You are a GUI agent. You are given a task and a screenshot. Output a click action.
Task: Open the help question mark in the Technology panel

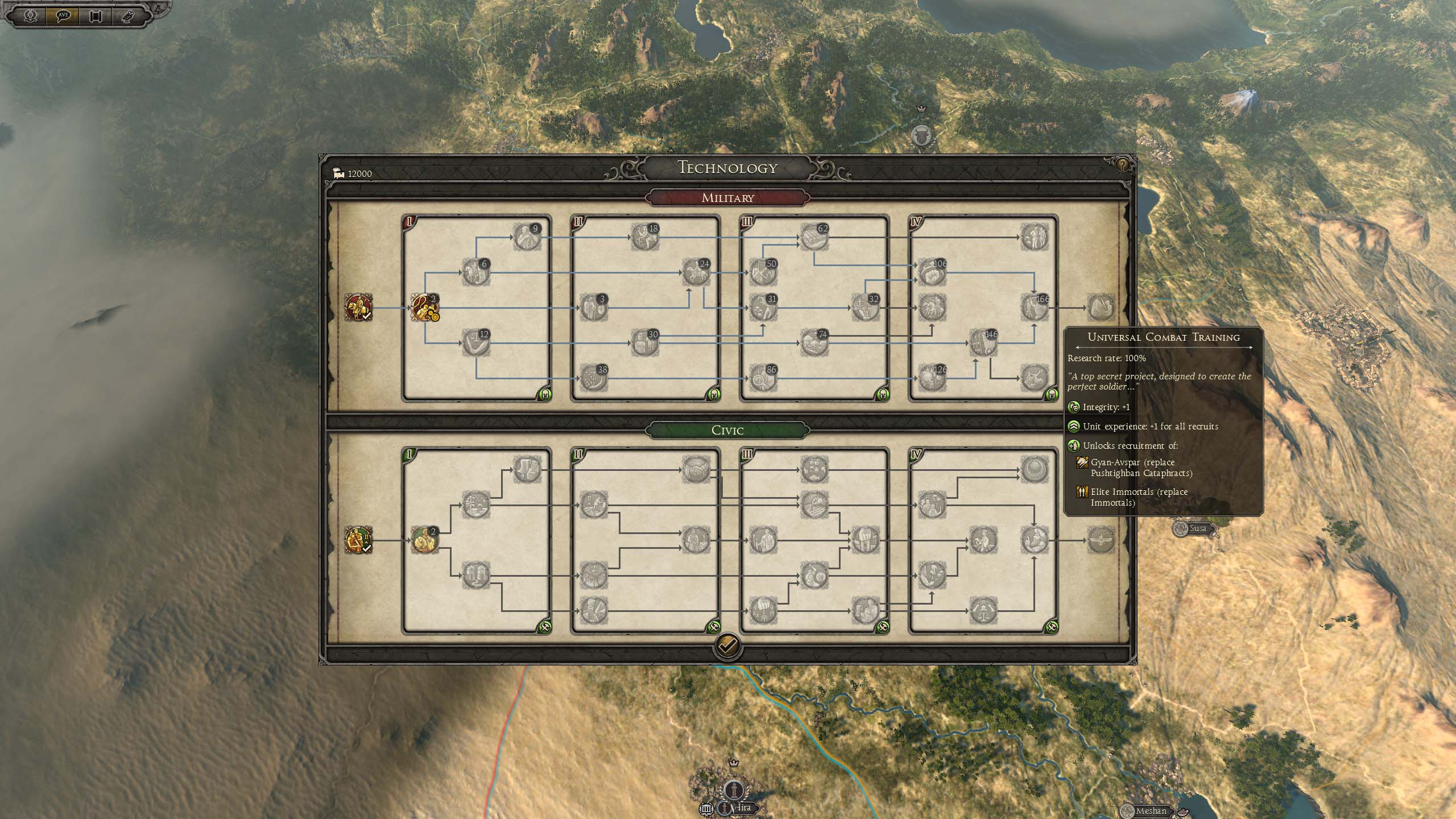click(x=1122, y=165)
